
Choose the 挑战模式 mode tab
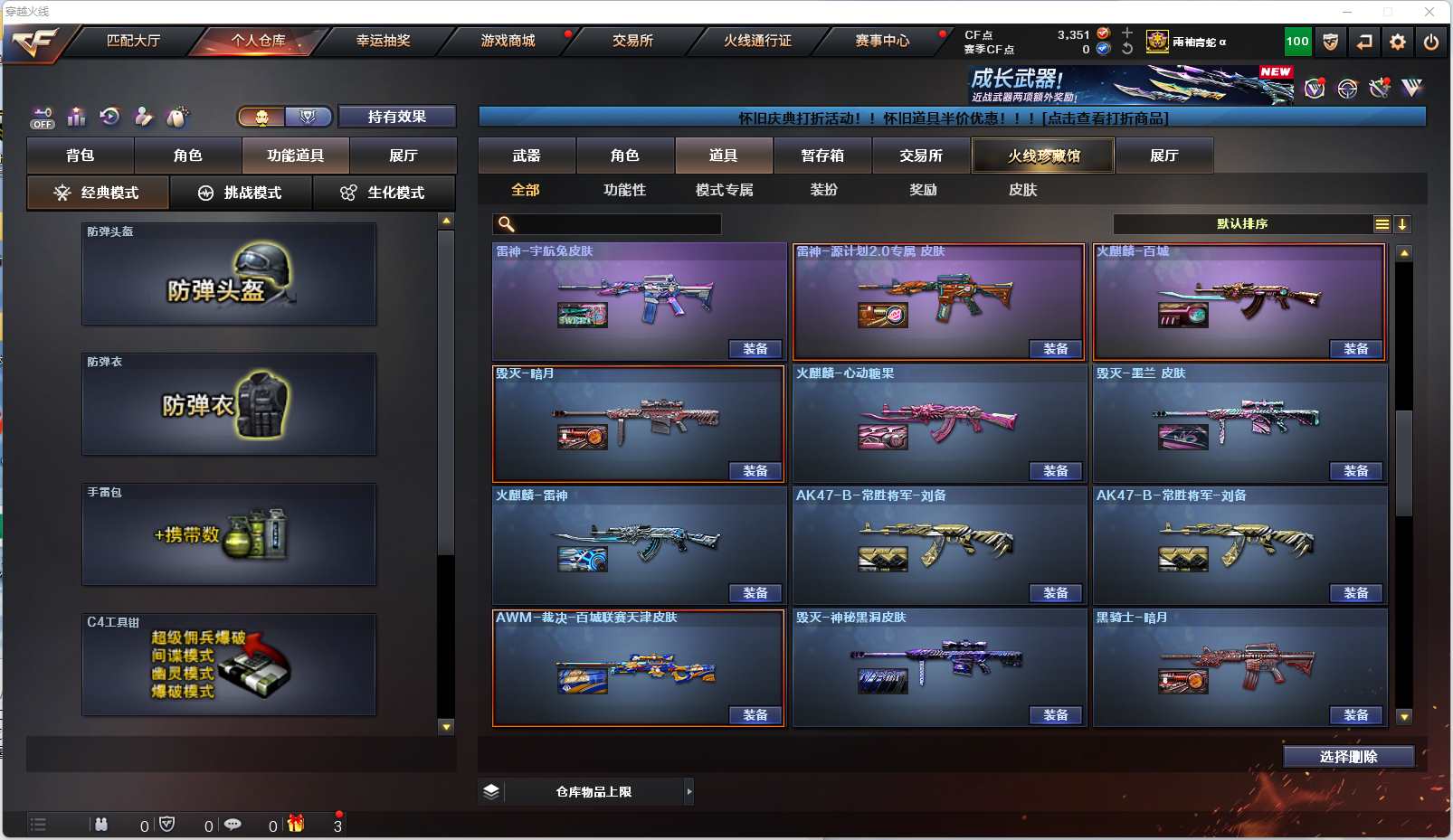241,193
